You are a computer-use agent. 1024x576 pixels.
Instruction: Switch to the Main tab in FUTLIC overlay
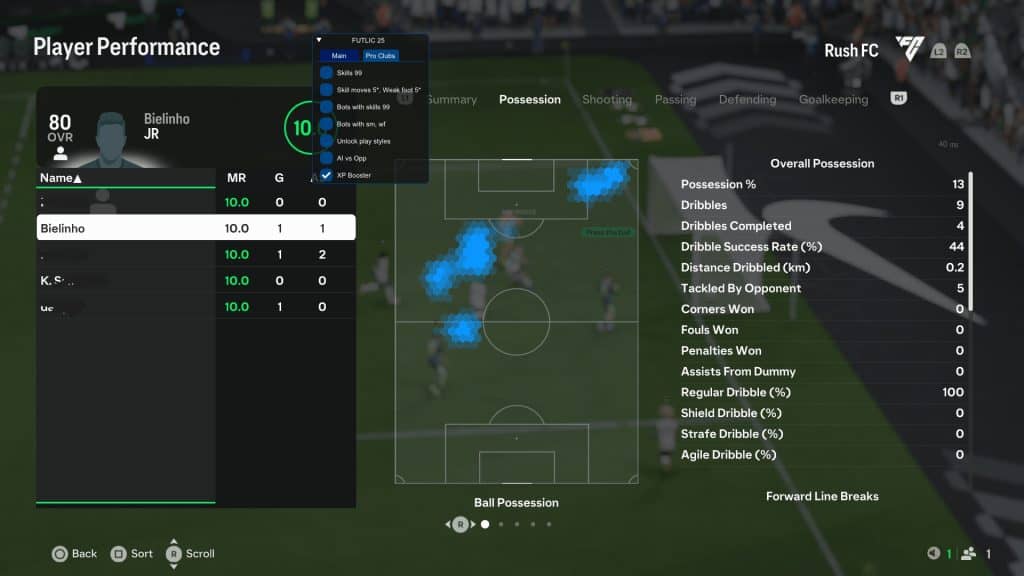(x=339, y=56)
